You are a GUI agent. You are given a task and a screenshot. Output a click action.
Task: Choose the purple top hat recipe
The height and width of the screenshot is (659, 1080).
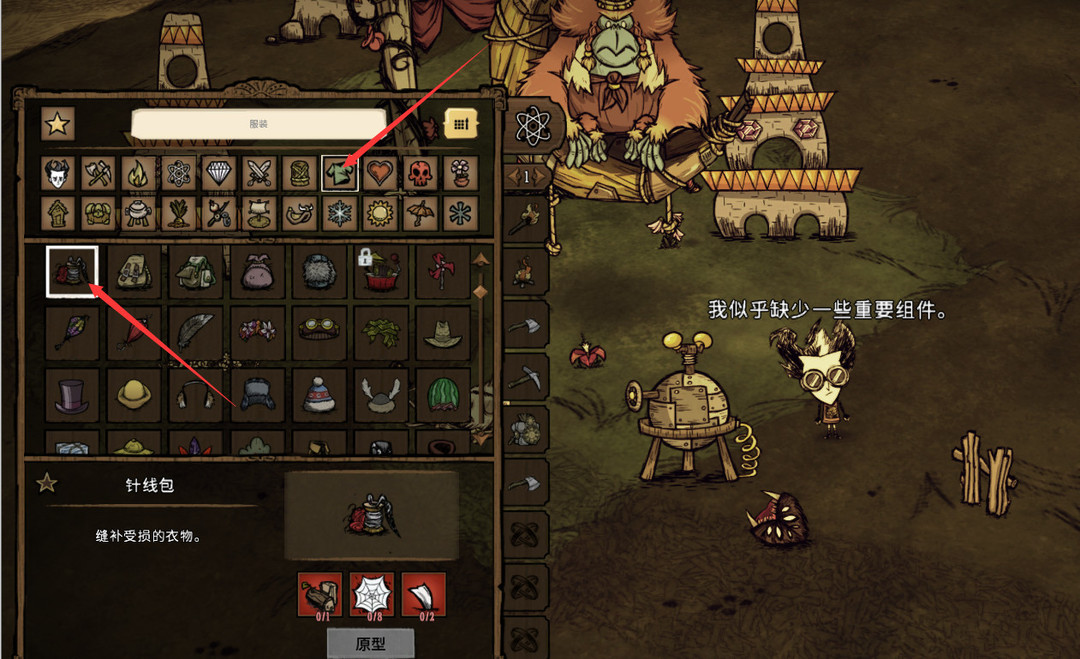click(72, 394)
